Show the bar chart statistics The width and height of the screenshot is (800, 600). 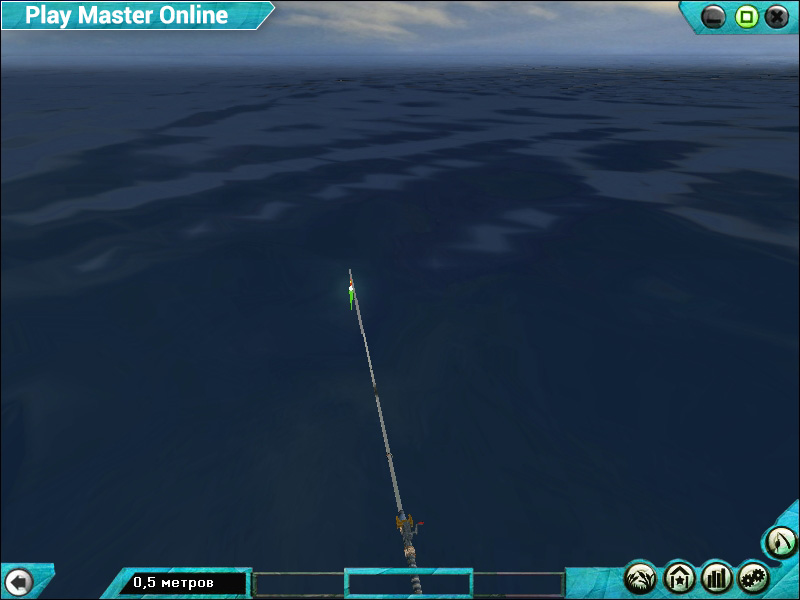[x=717, y=577]
